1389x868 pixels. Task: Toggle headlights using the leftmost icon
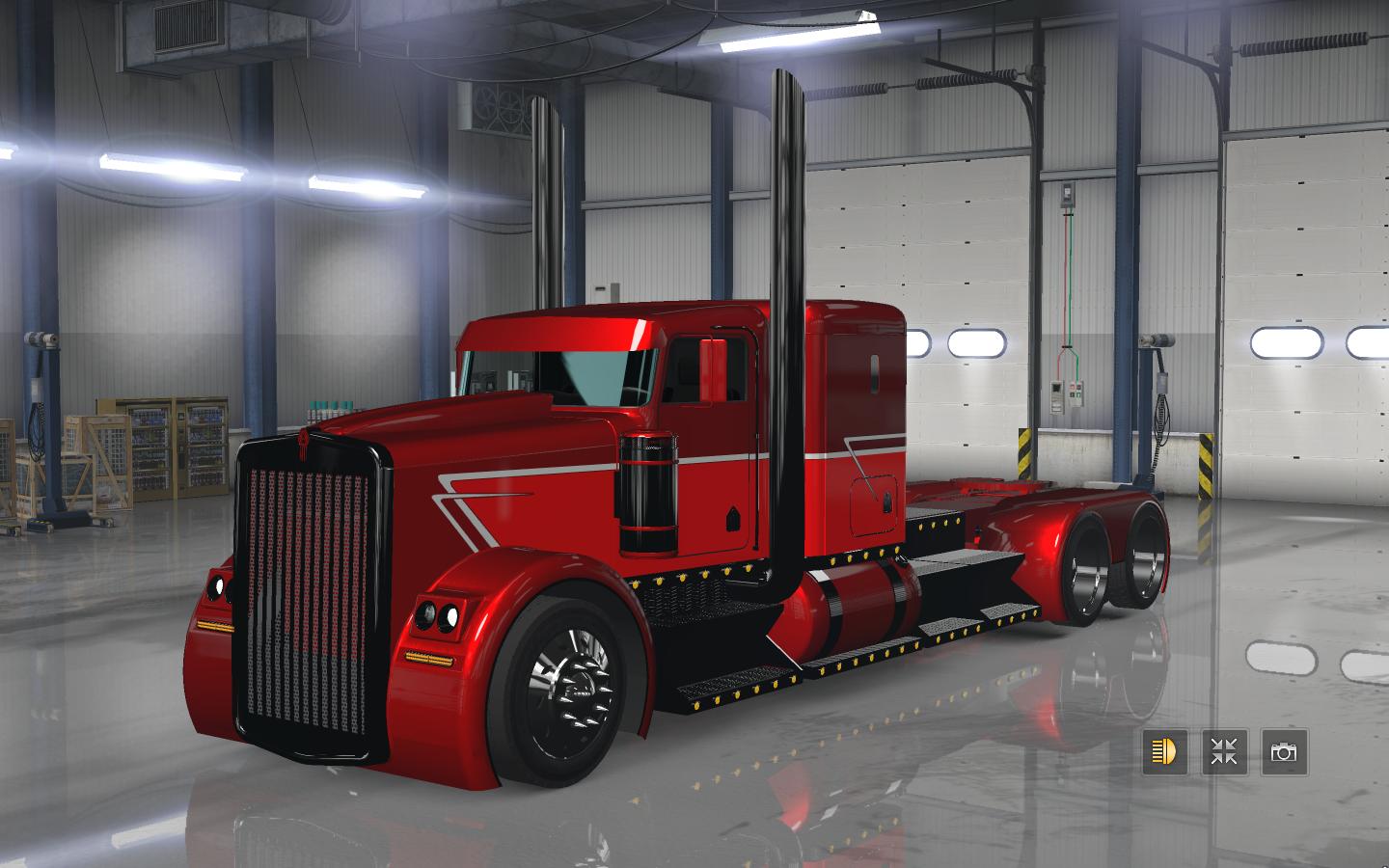[1162, 753]
